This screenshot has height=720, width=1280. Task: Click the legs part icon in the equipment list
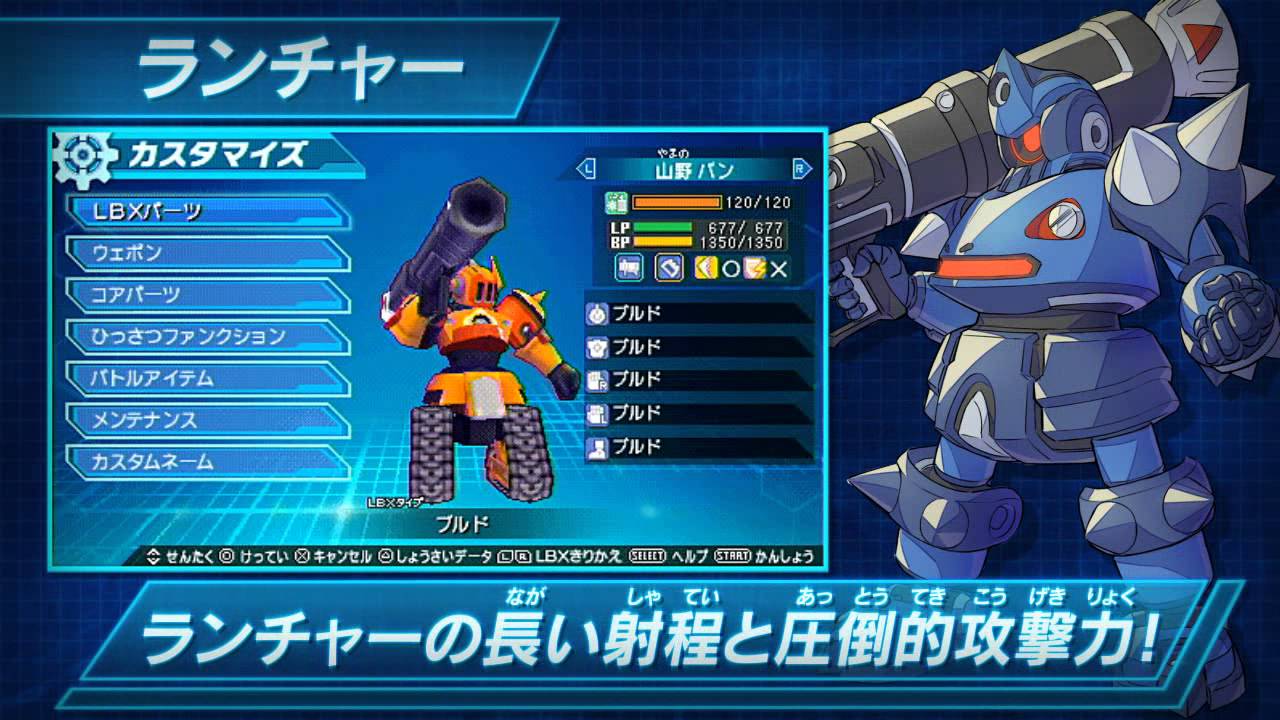[x=596, y=445]
